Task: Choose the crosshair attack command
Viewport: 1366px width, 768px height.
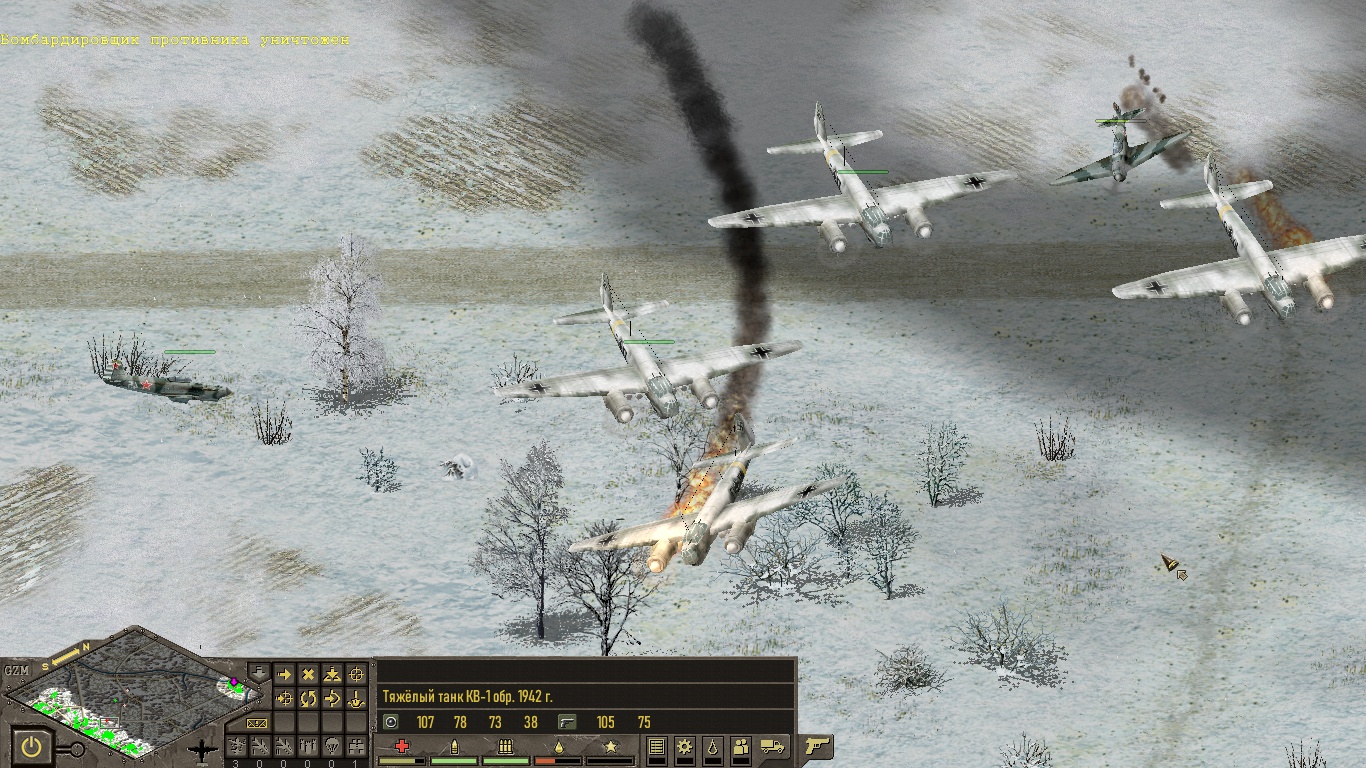Action: (x=356, y=675)
